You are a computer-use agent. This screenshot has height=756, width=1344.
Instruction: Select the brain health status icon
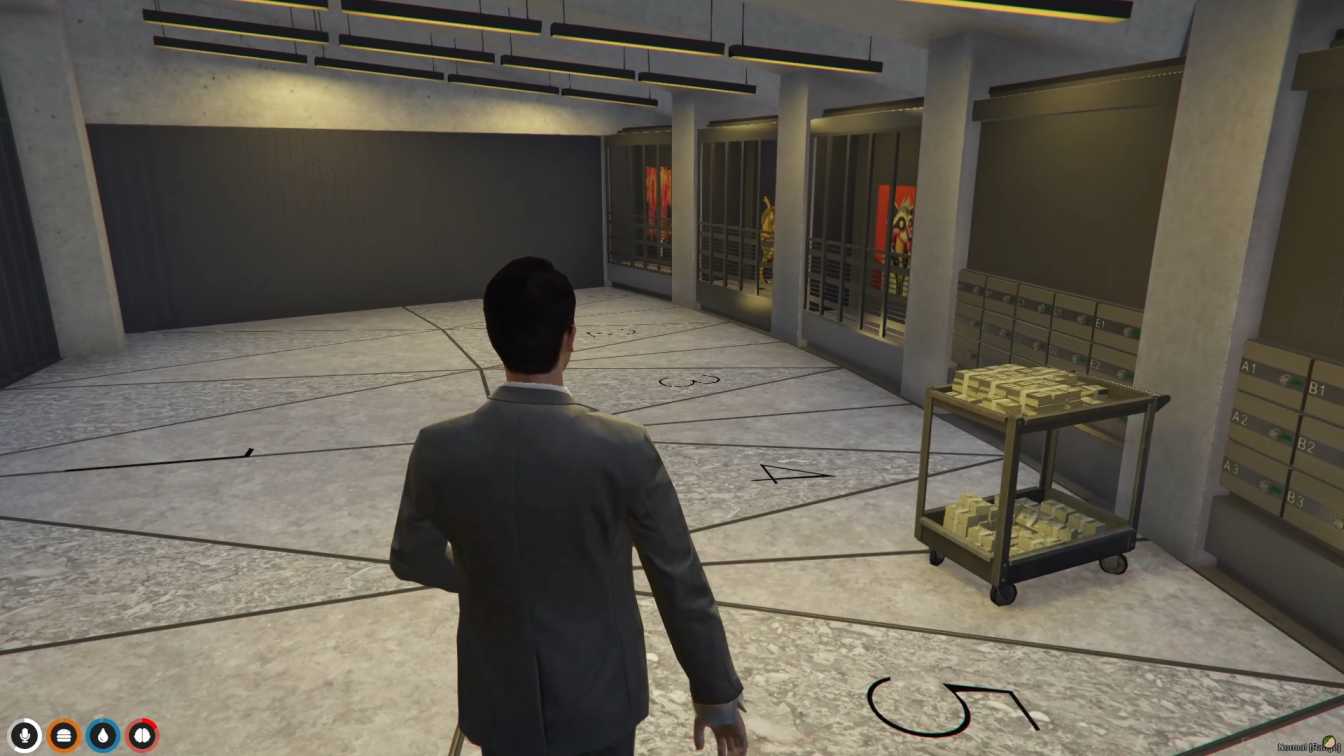[142, 733]
